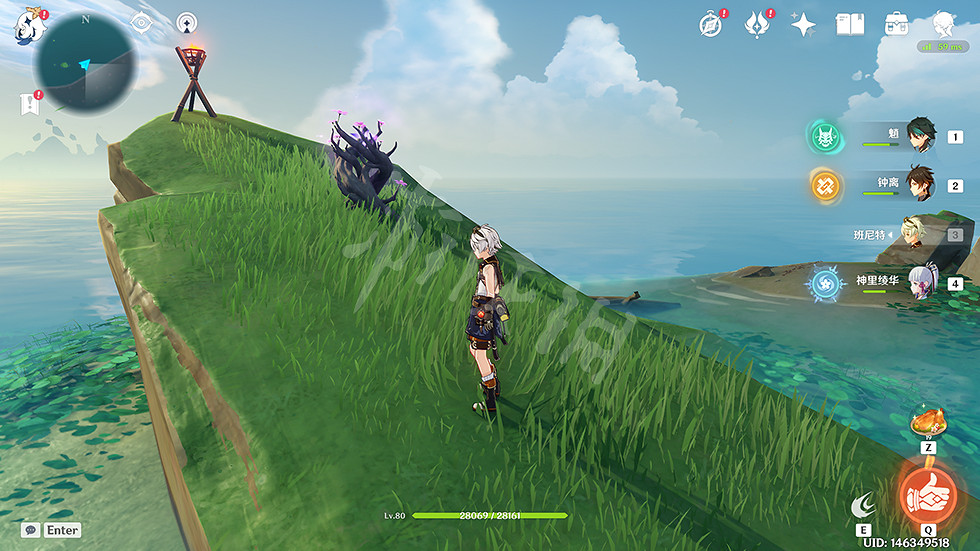The width and height of the screenshot is (980, 551).
Task: Open the quest bookmark icon
Action: pos(29,104)
